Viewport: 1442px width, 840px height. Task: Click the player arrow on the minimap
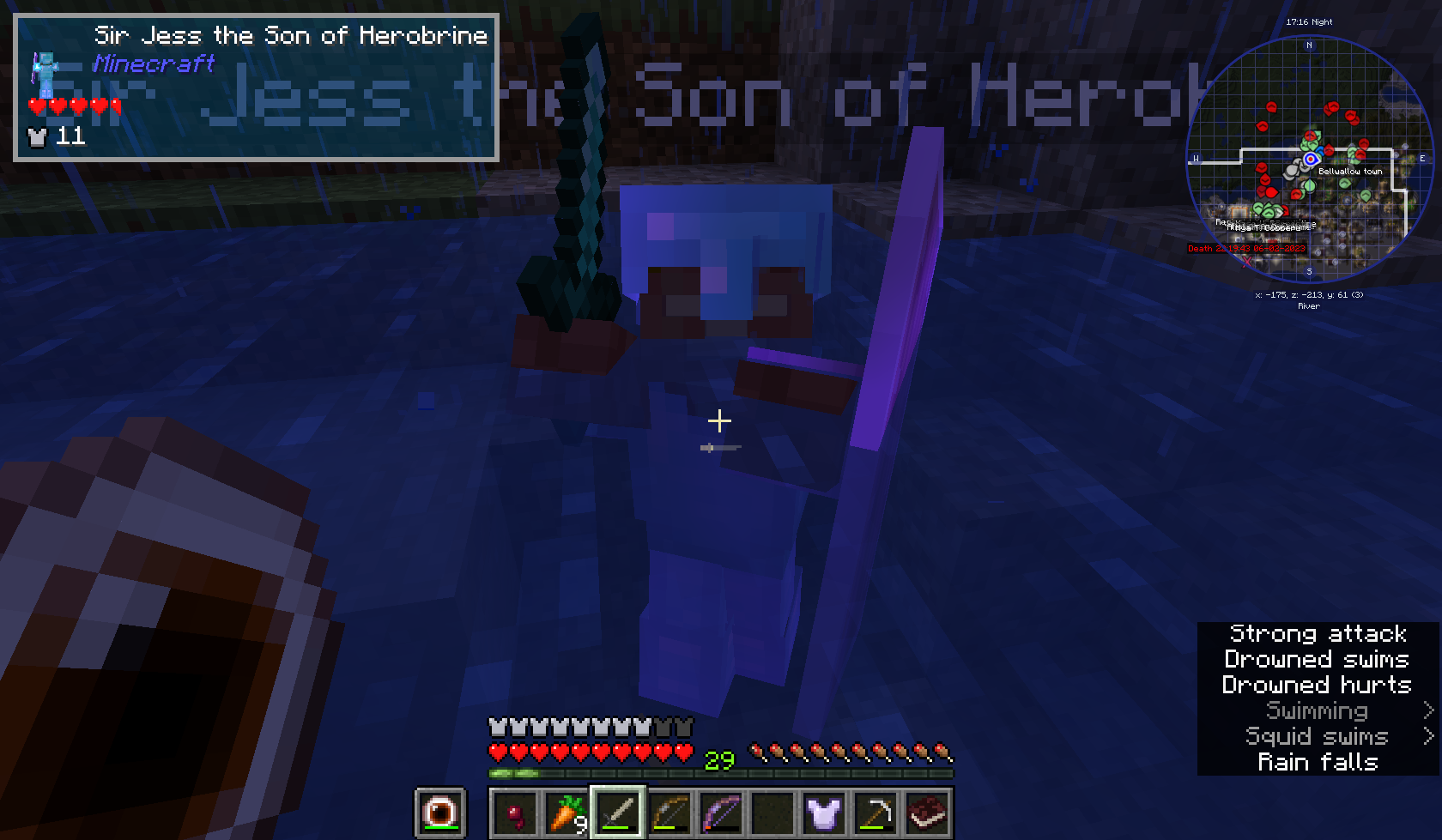click(1310, 160)
